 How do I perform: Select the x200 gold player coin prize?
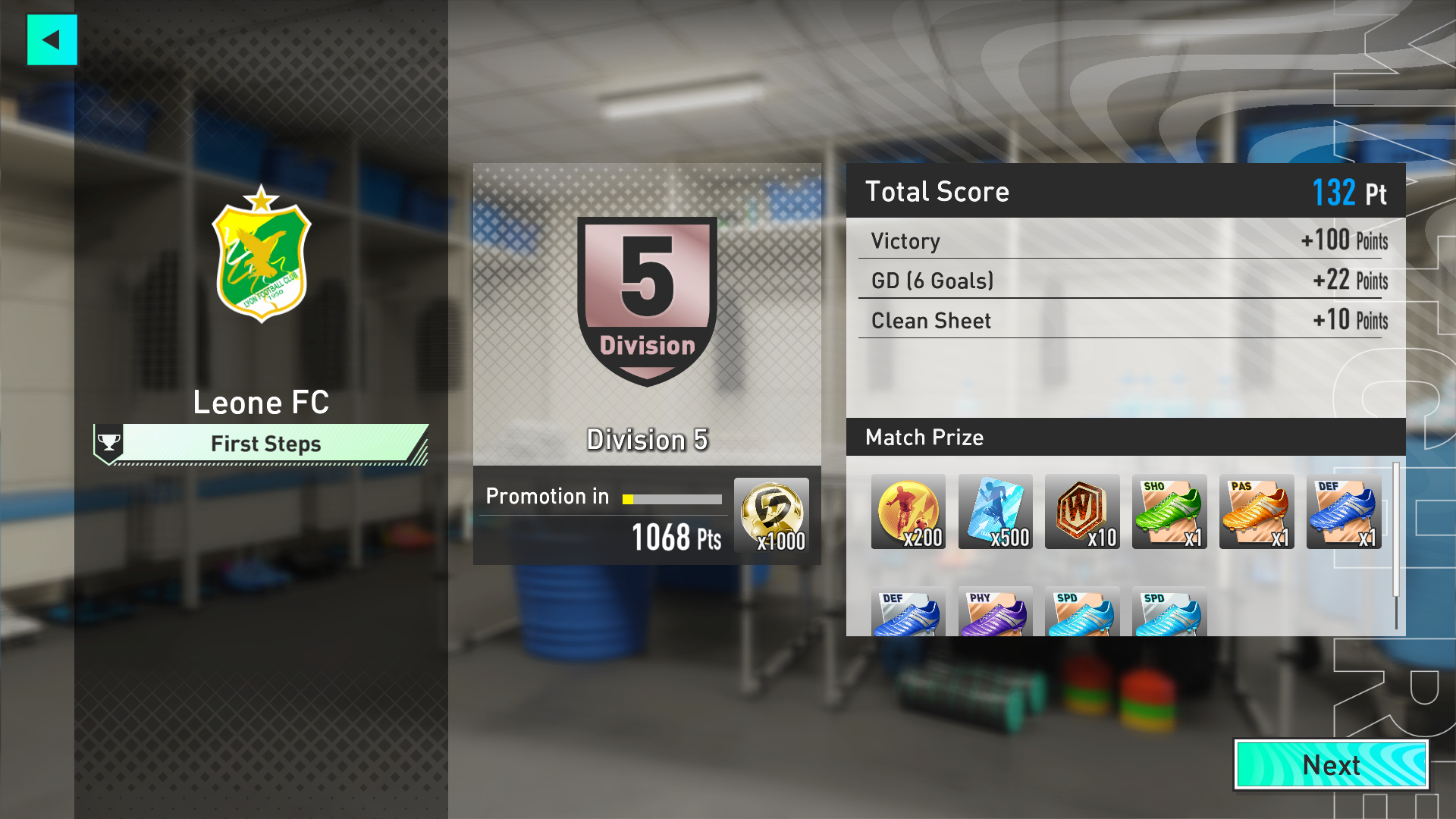908,512
